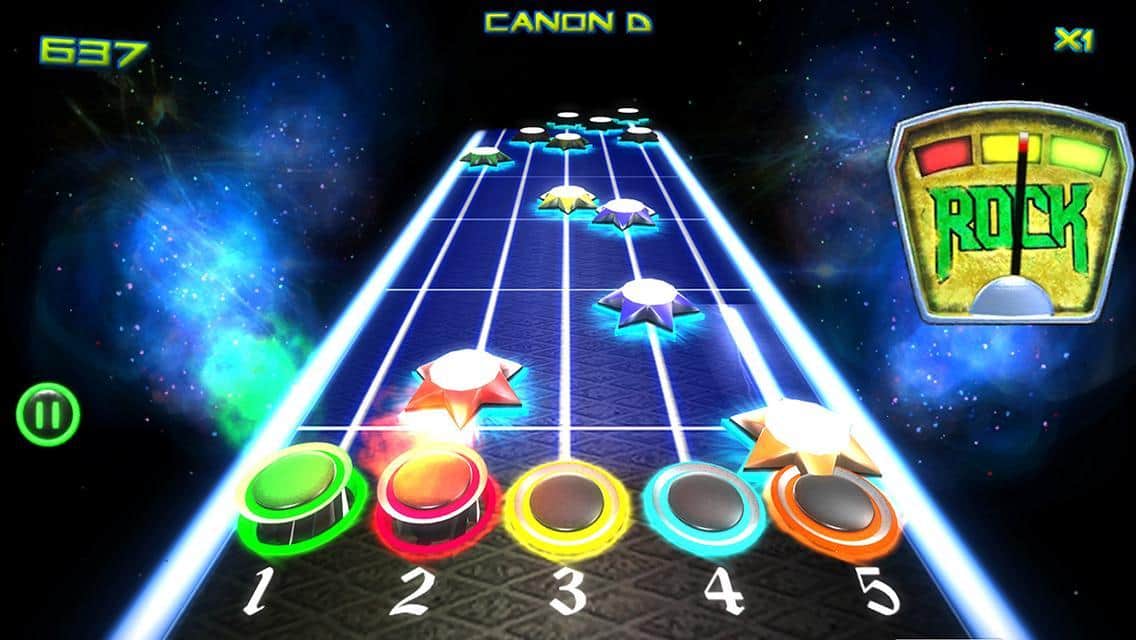This screenshot has height=640, width=1136.
Task: Pause the song with the green pause button
Action: 47,414
